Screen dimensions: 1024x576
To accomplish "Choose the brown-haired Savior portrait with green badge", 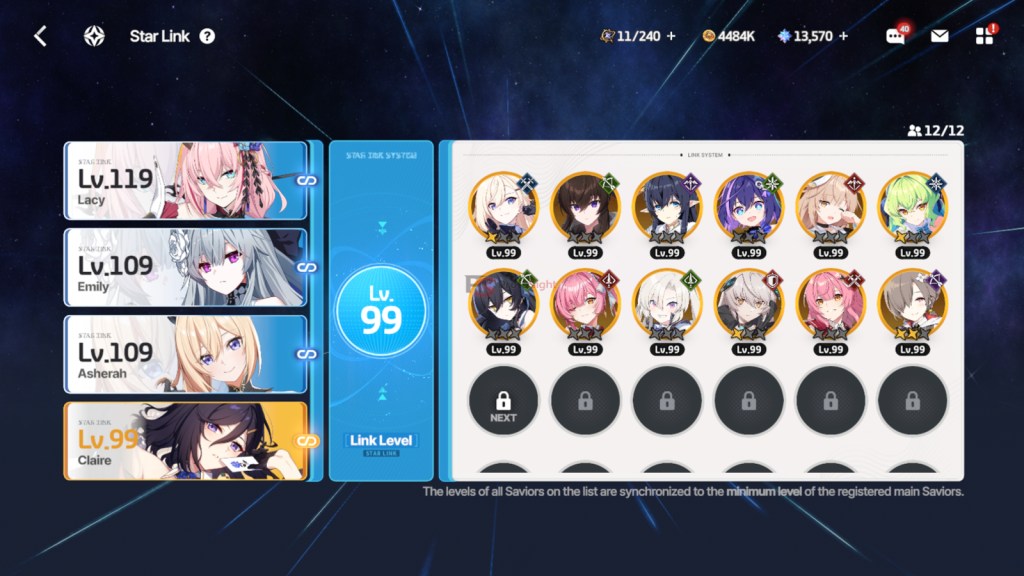I will tap(585, 207).
